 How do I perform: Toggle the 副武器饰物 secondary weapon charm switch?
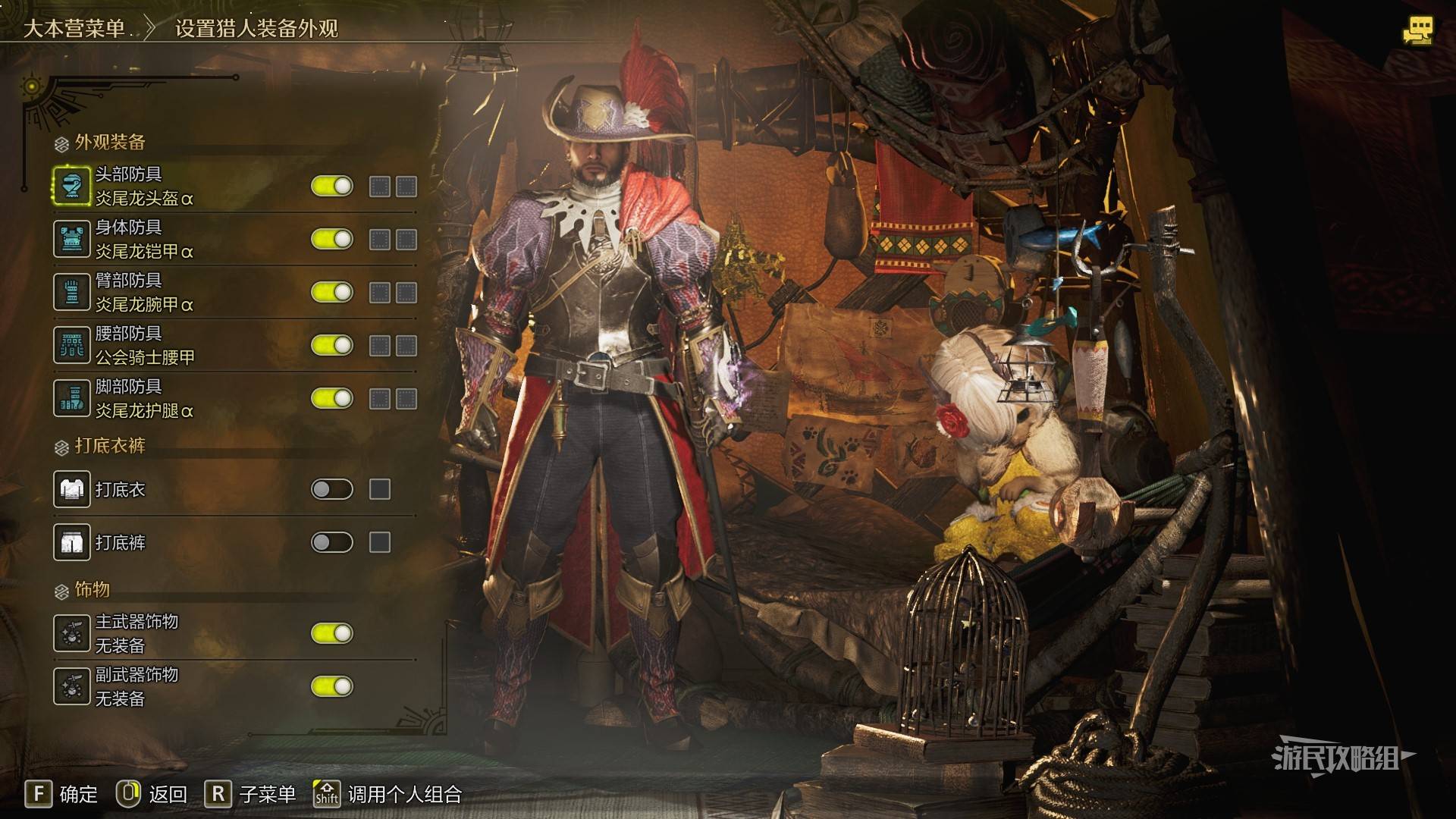pos(332,687)
